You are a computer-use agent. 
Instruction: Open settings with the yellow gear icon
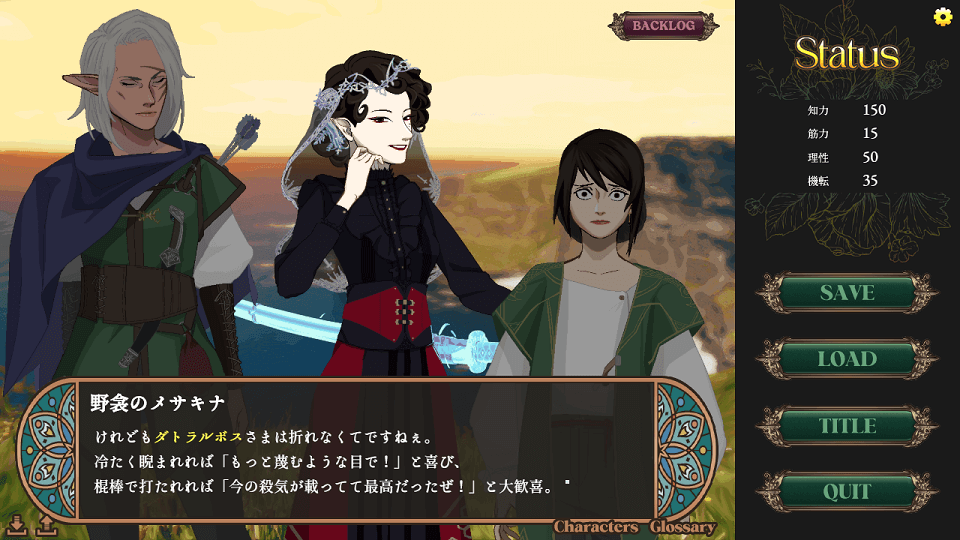[x=942, y=16]
